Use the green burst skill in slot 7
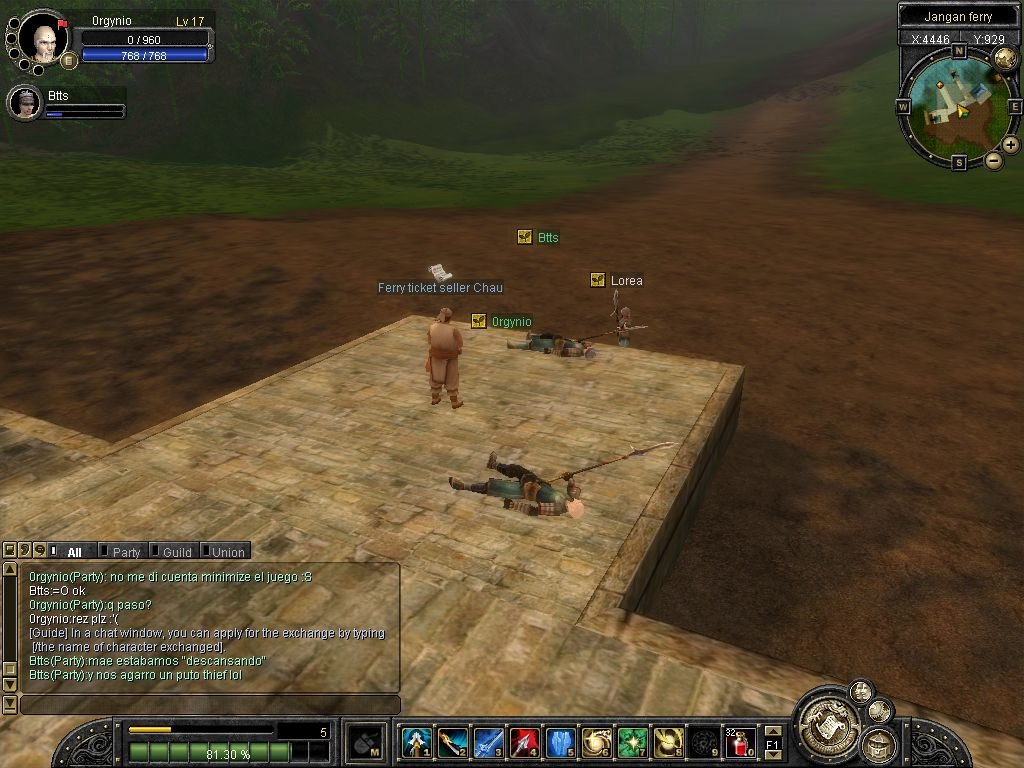The width and height of the screenshot is (1024, 768). point(632,742)
